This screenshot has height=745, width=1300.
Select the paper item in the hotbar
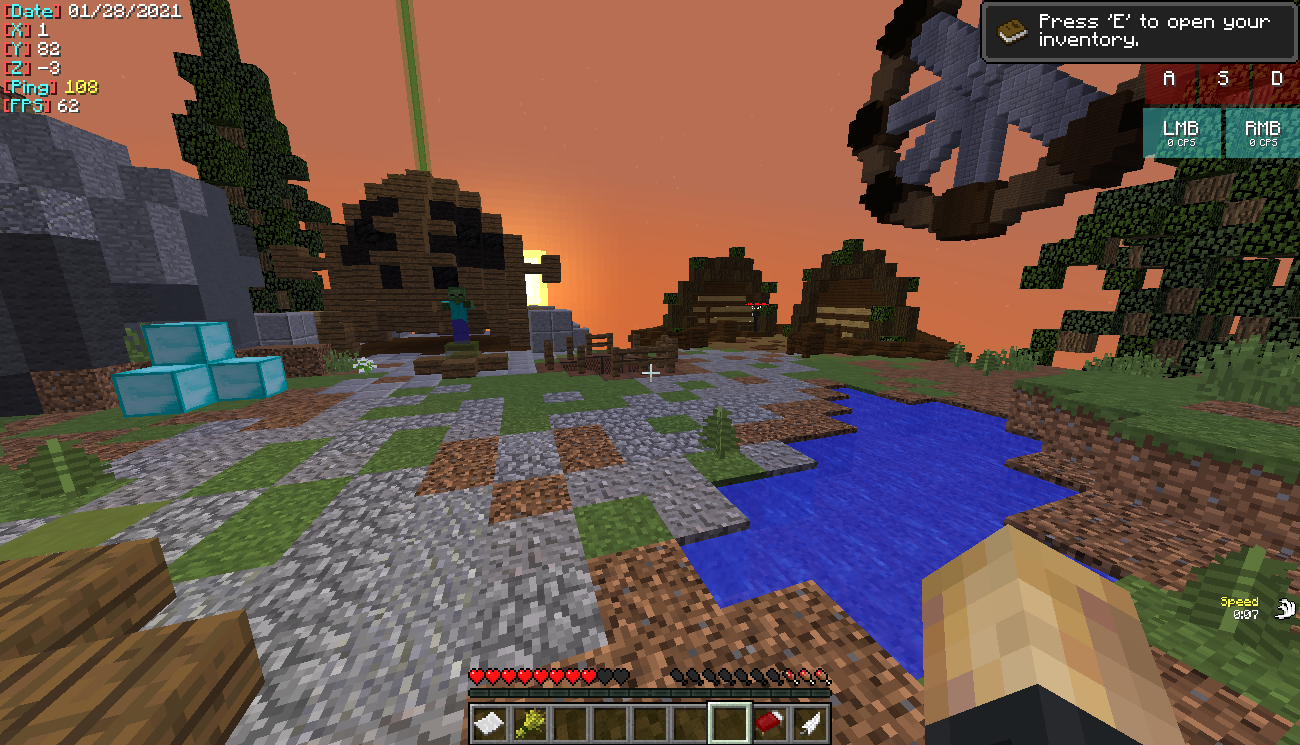point(490,723)
